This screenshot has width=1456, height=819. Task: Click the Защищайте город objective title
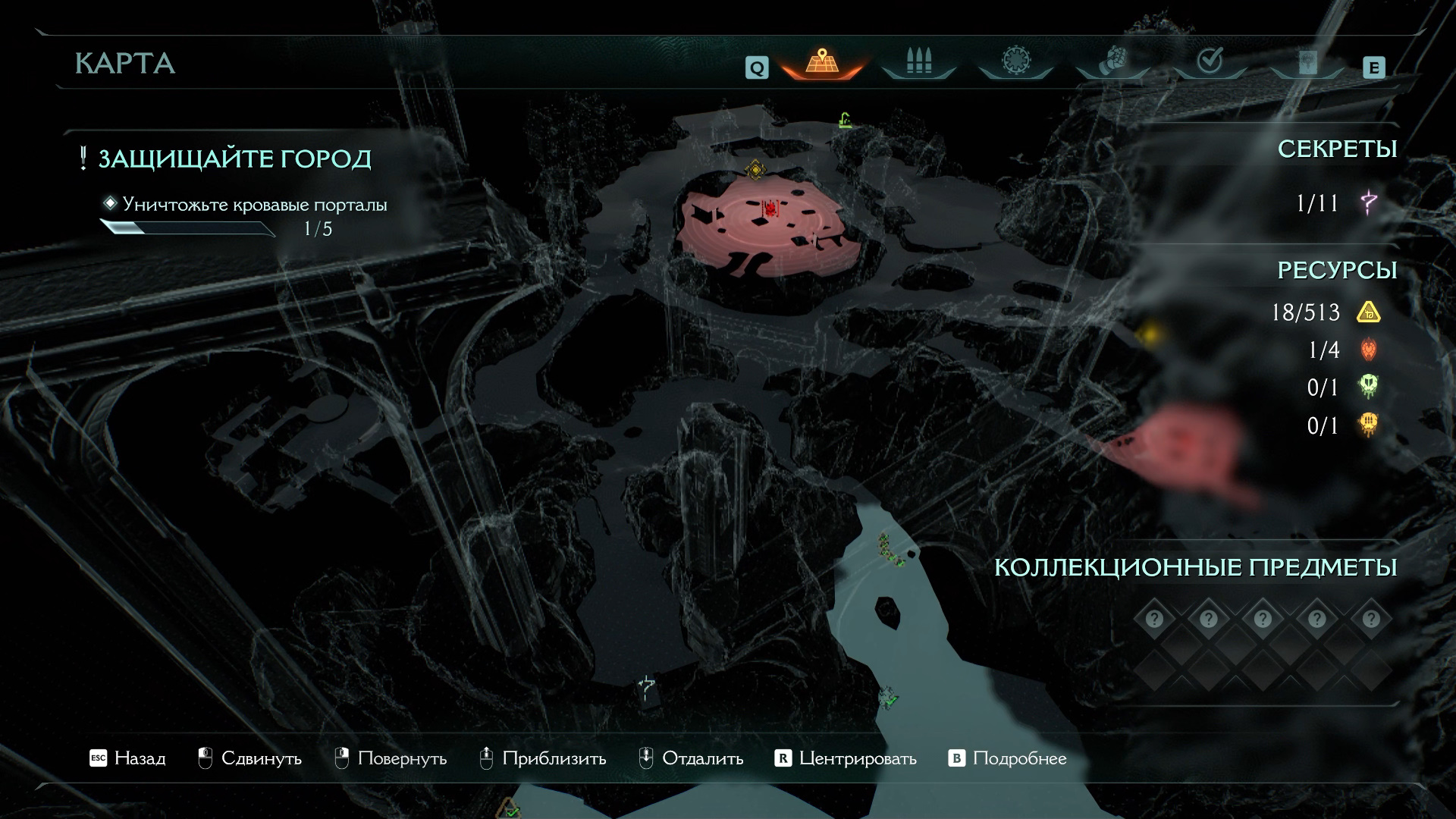point(234,158)
